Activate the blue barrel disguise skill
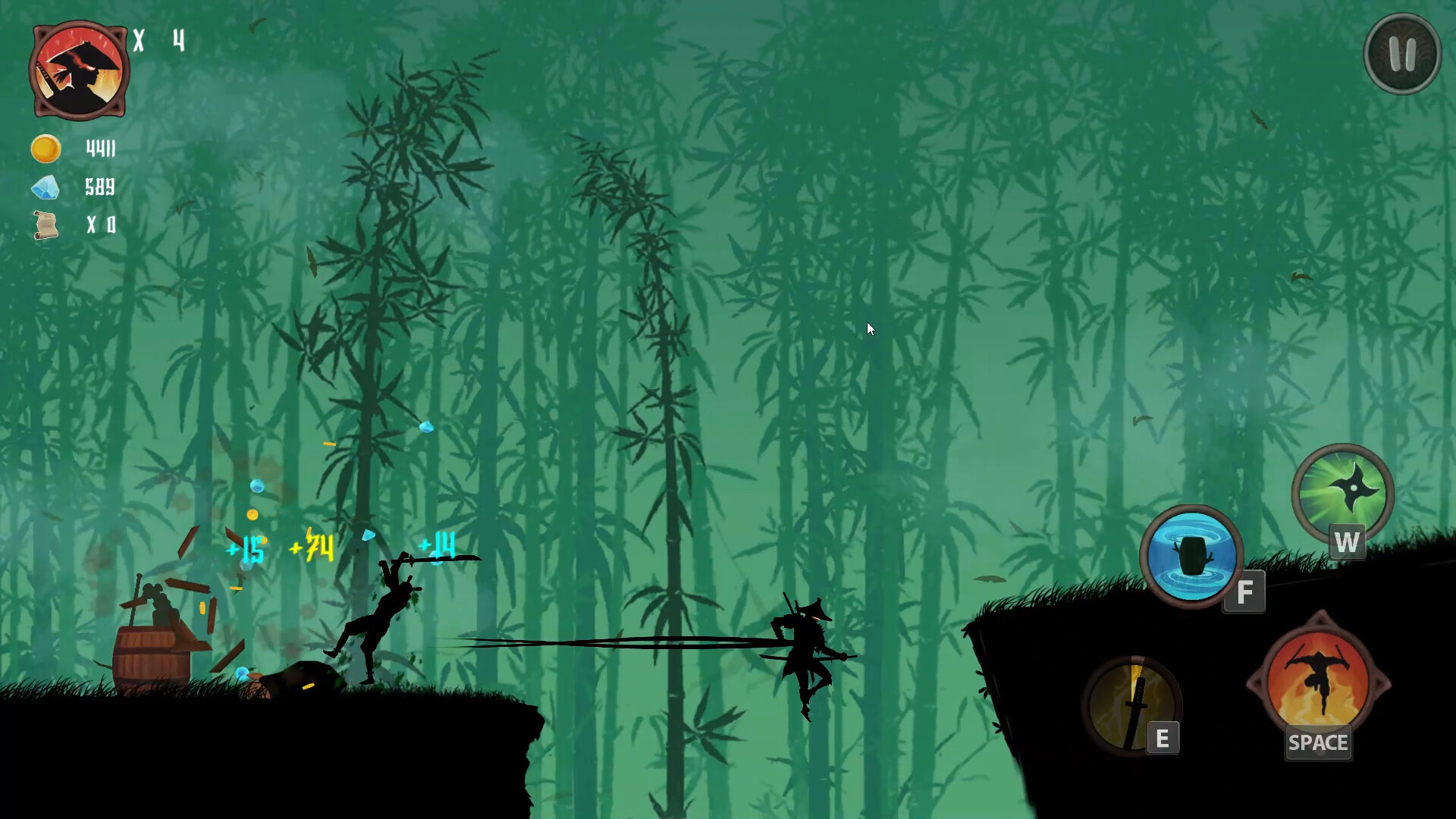 pos(1191,556)
